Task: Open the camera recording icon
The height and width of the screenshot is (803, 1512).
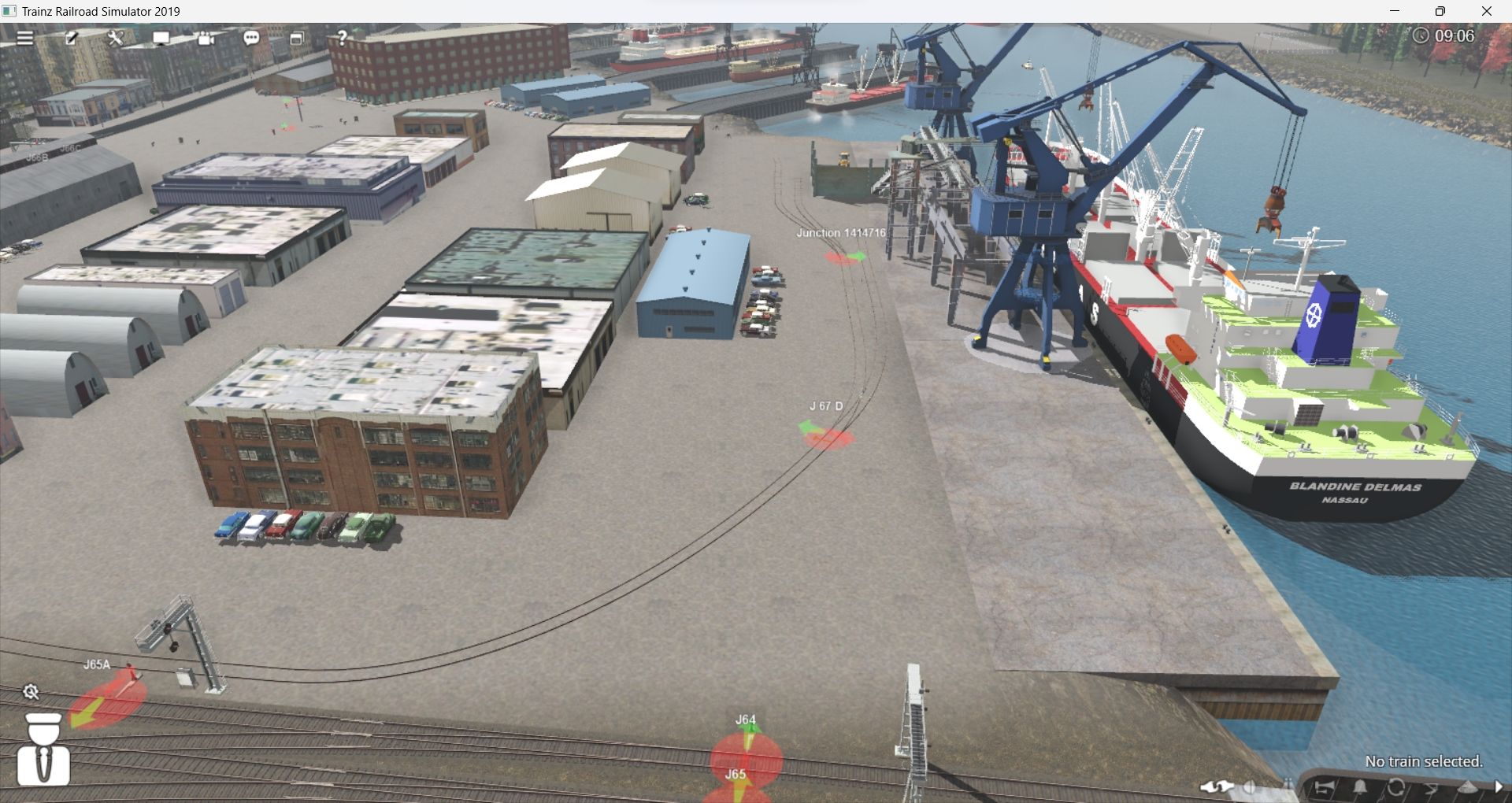Action: tap(205, 38)
